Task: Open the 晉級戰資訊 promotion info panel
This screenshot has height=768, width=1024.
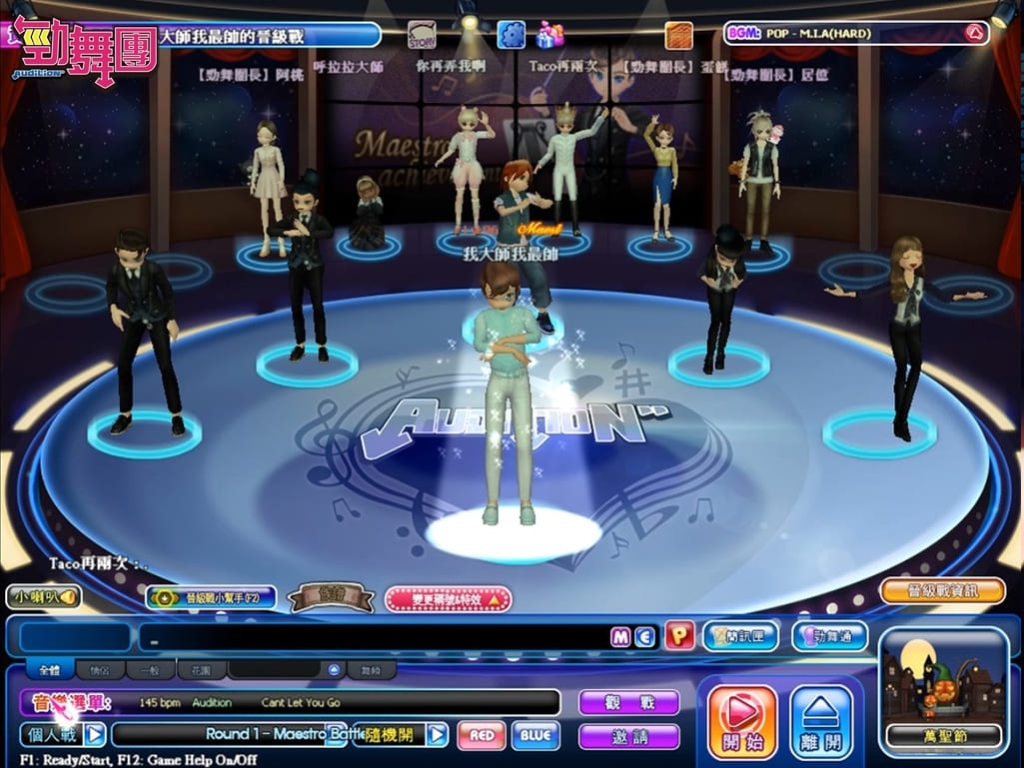Action: (x=942, y=590)
